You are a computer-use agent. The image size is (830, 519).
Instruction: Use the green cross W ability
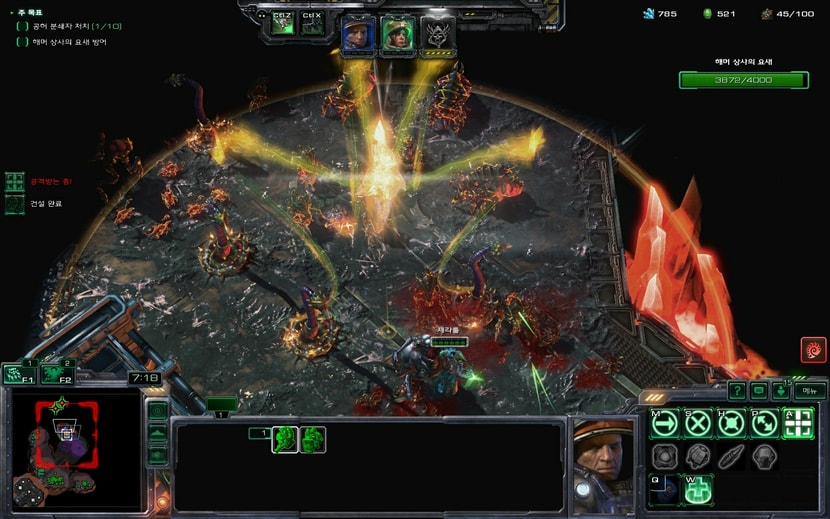click(698, 489)
